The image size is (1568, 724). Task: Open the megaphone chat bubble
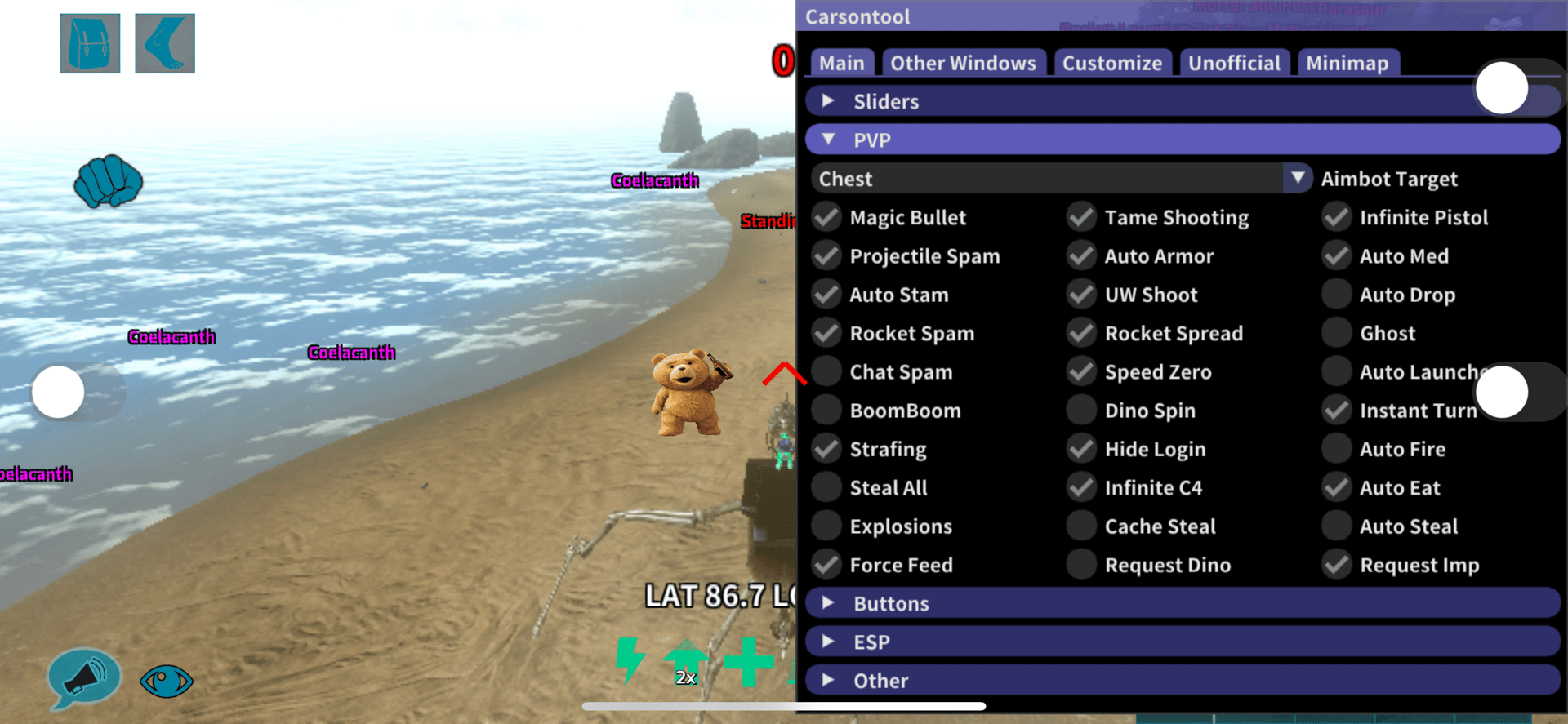click(x=84, y=677)
